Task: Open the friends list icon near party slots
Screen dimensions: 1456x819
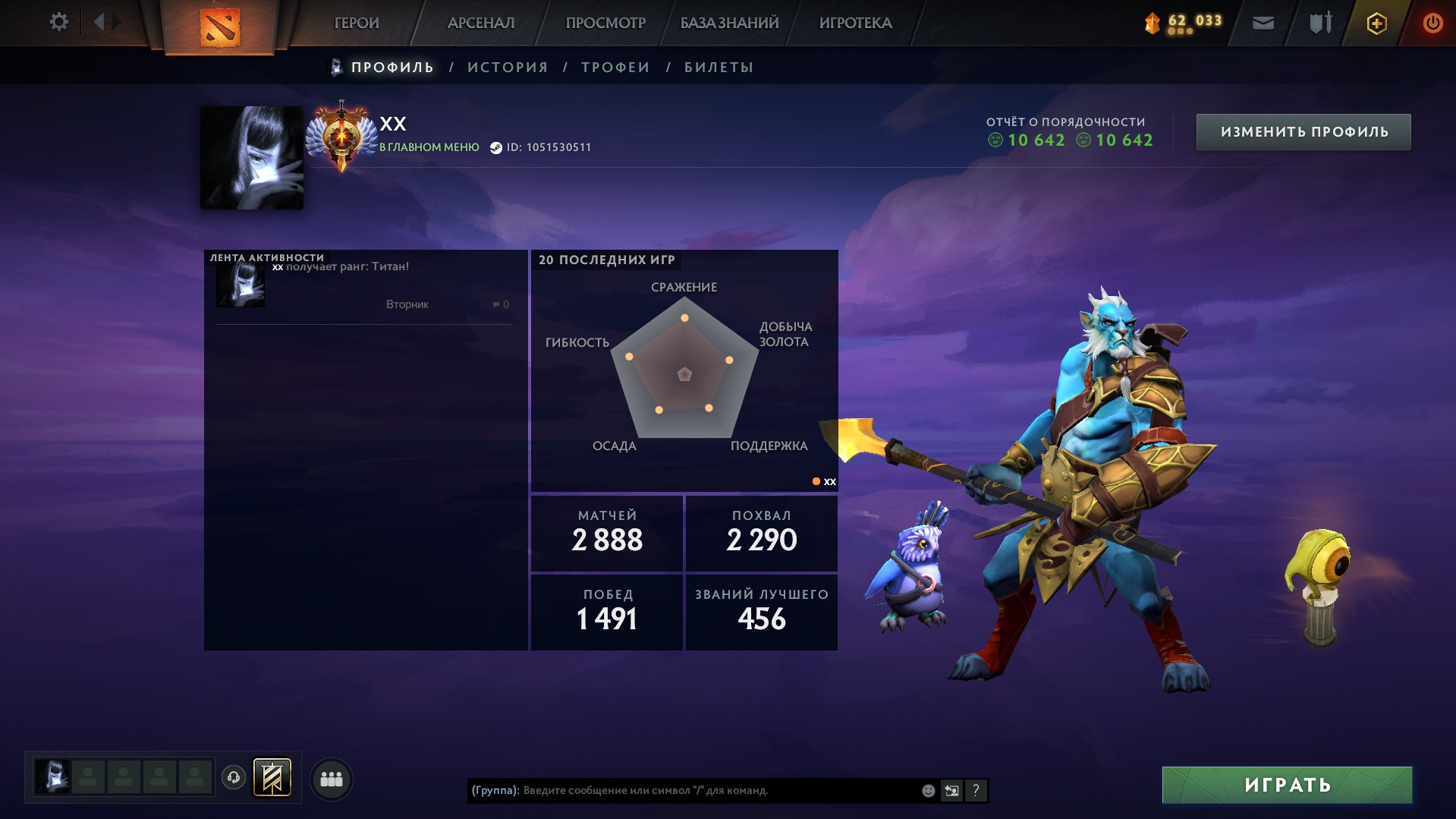Action: [x=330, y=778]
